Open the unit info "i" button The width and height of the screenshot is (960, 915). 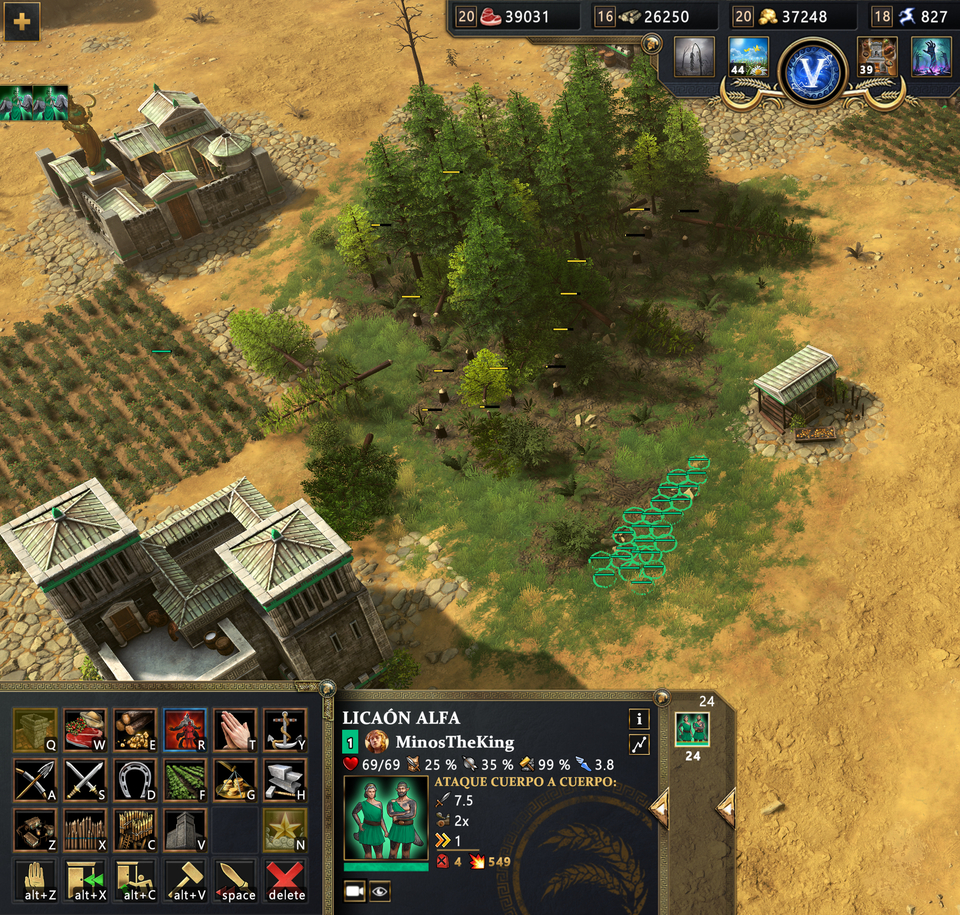pos(638,719)
